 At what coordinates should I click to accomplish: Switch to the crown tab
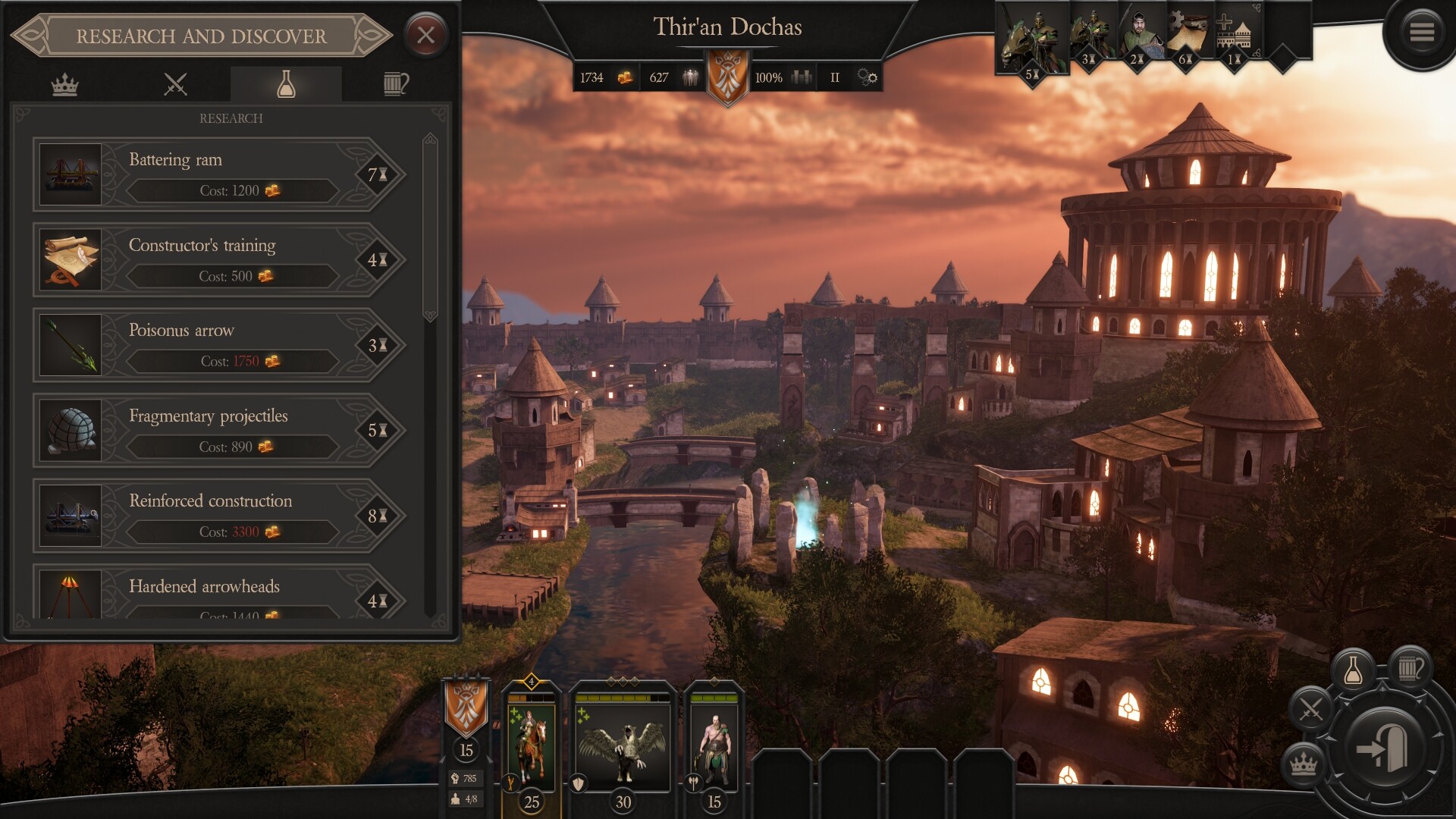[64, 84]
